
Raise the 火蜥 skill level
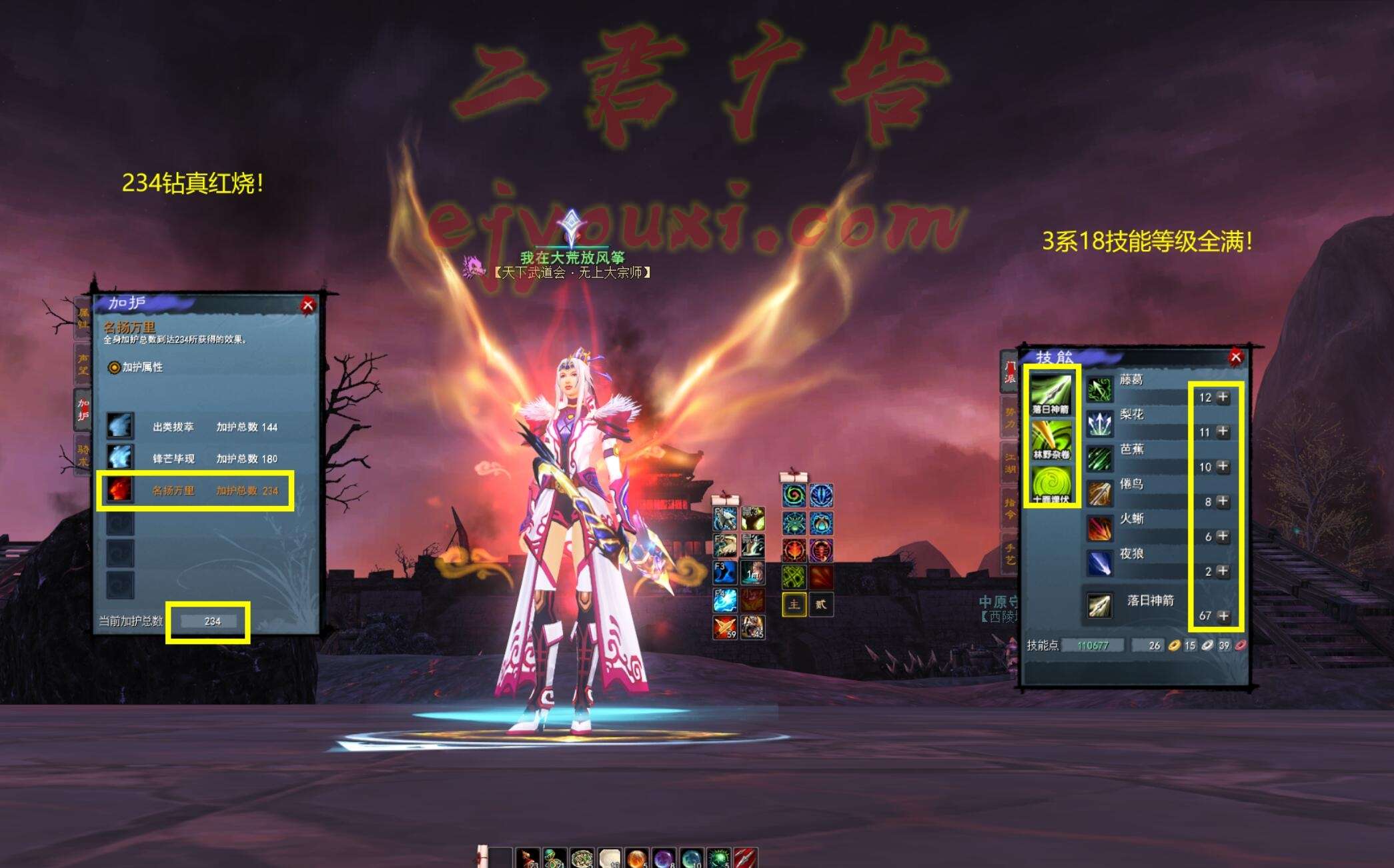(x=1223, y=536)
